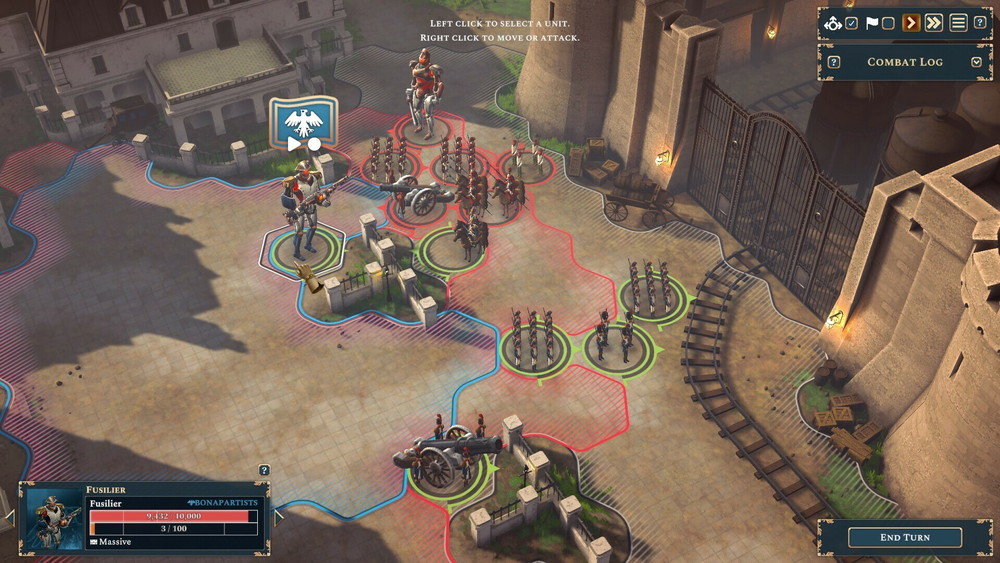
Task: Click the eagle banner above the Fusilier
Action: coord(303,127)
